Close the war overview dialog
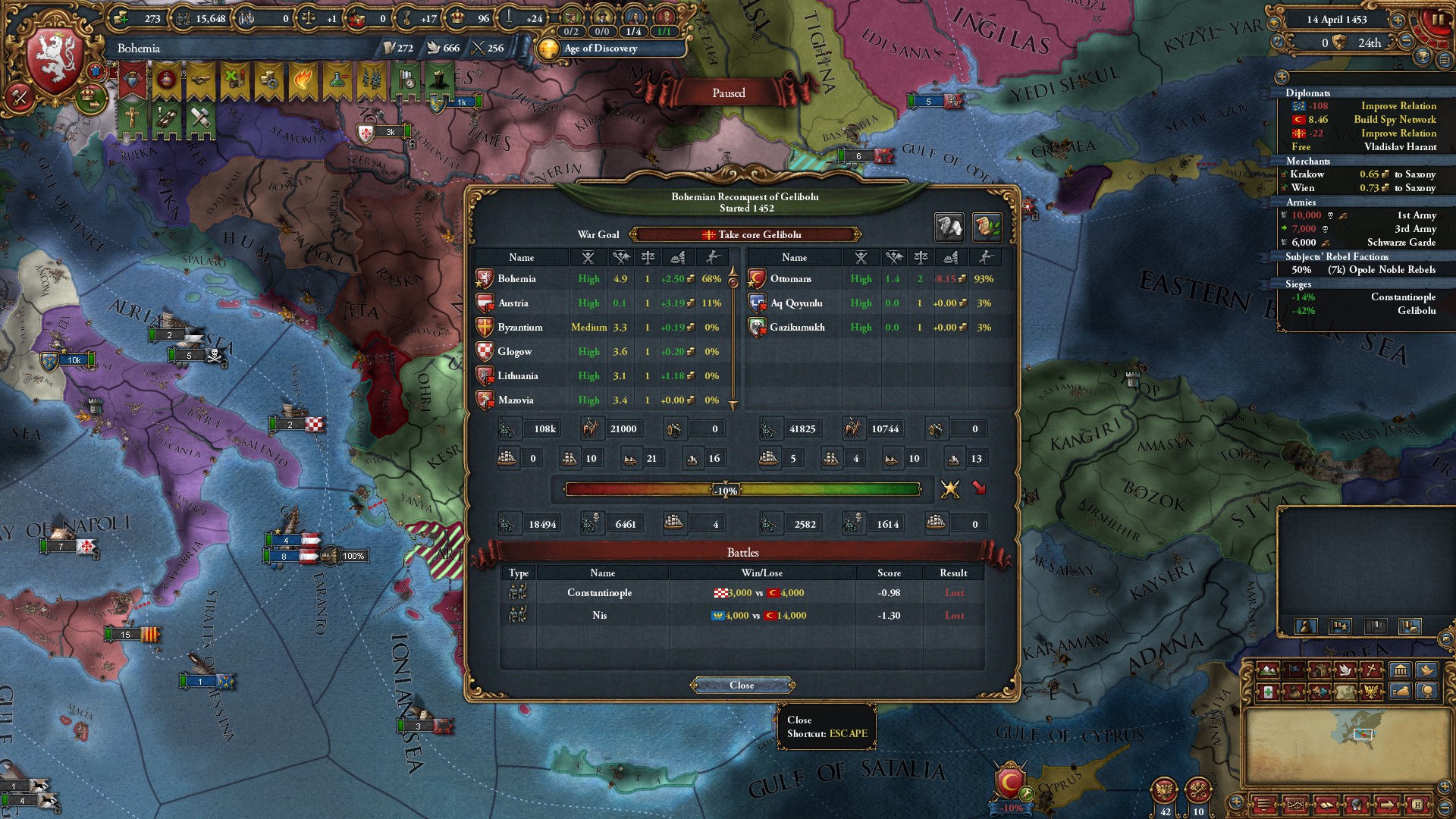1456x819 pixels. pyautogui.click(x=742, y=685)
